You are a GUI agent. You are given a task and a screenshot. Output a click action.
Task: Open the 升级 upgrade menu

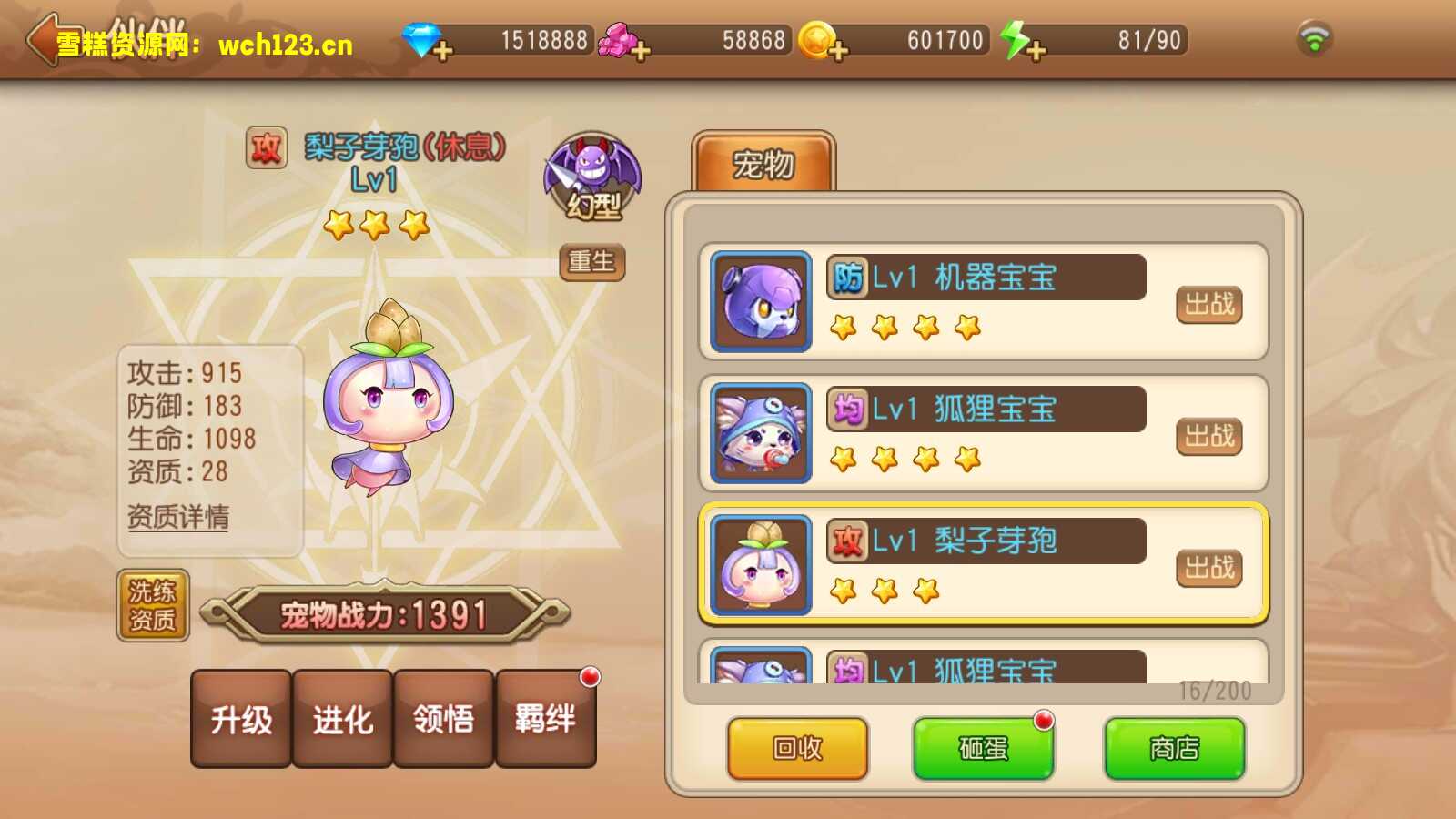coord(241,719)
